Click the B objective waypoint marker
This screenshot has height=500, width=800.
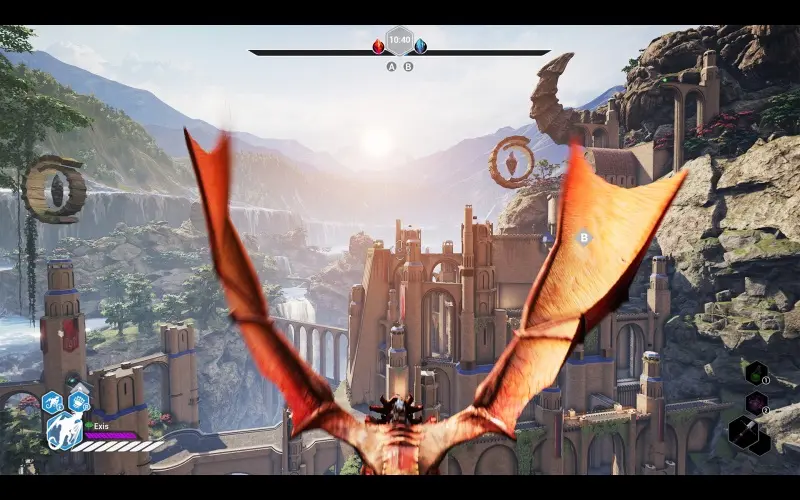(584, 238)
